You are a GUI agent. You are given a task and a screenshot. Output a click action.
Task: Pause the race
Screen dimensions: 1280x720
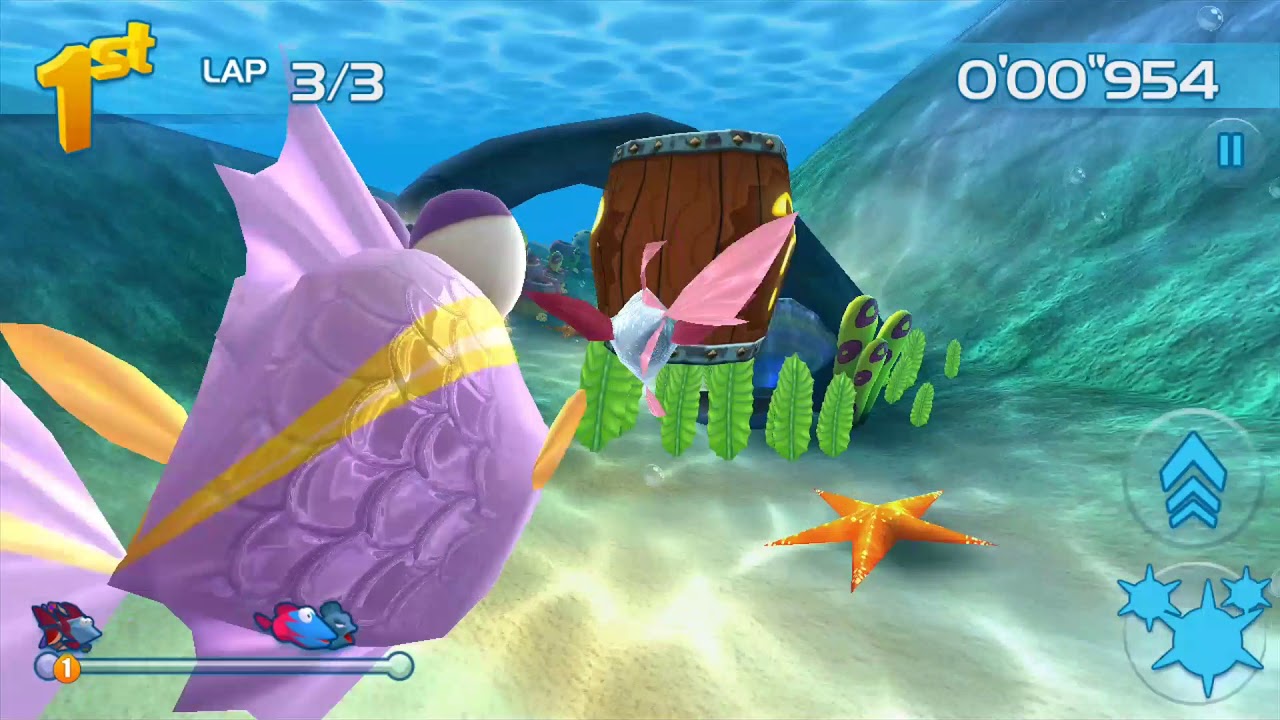(x=1230, y=151)
